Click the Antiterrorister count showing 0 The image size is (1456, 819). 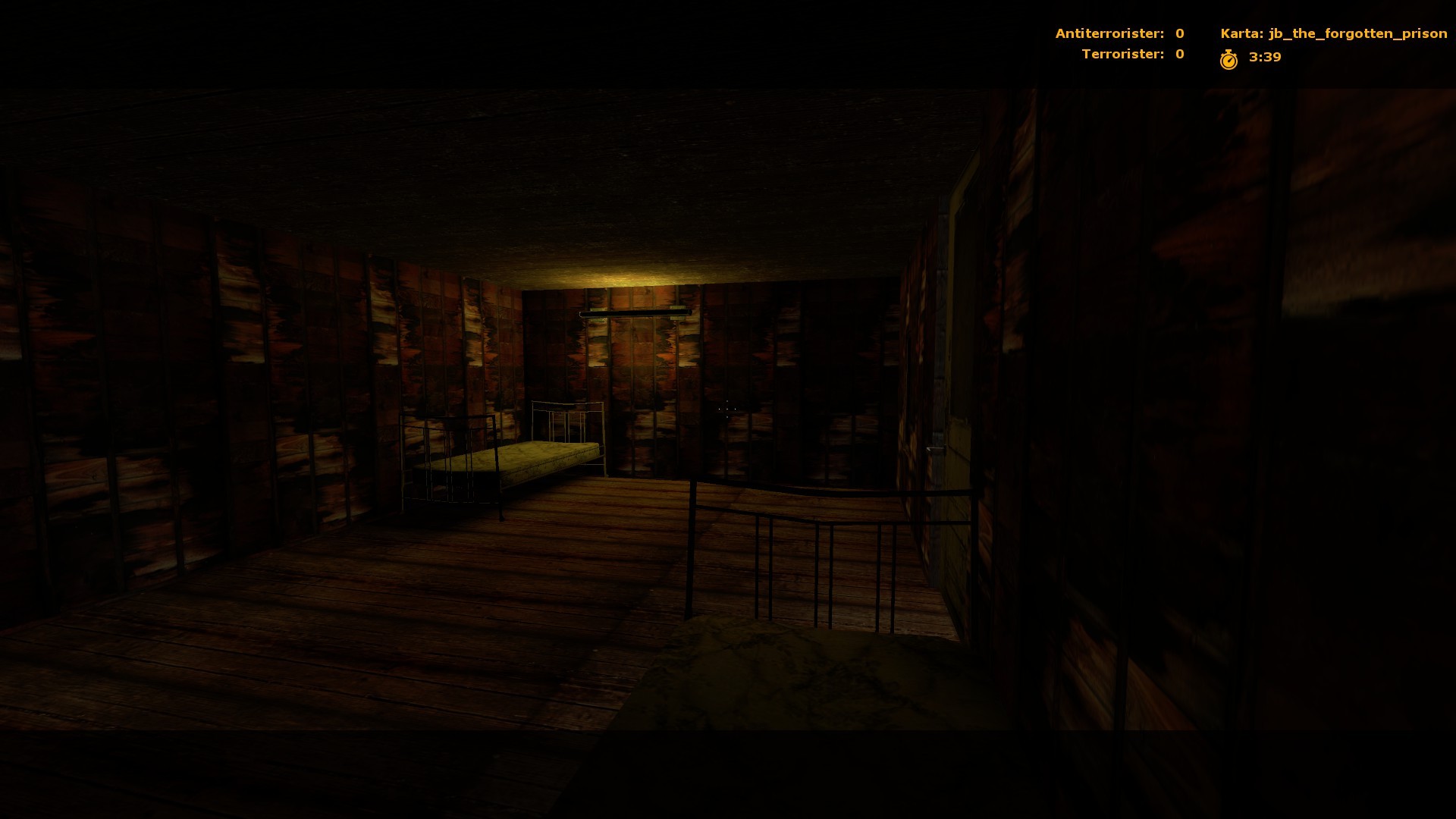1179,33
